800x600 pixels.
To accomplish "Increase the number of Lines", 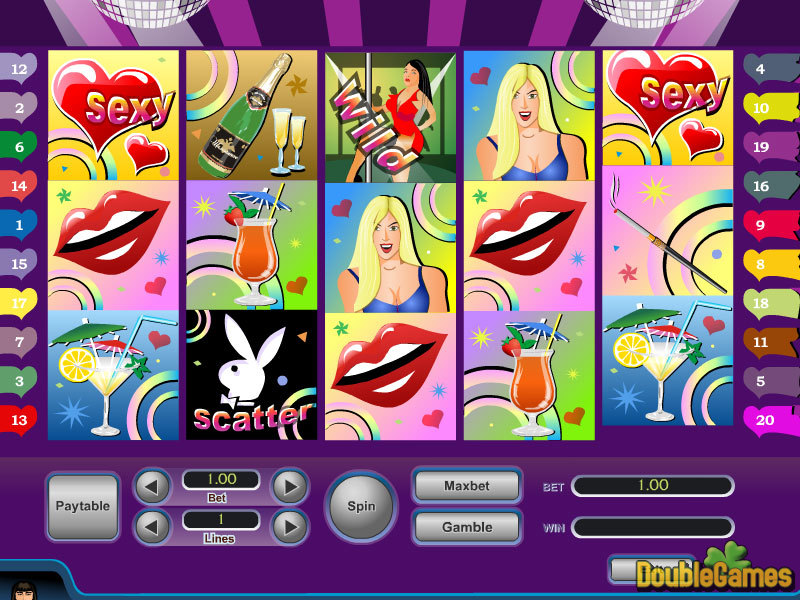I will (x=289, y=526).
